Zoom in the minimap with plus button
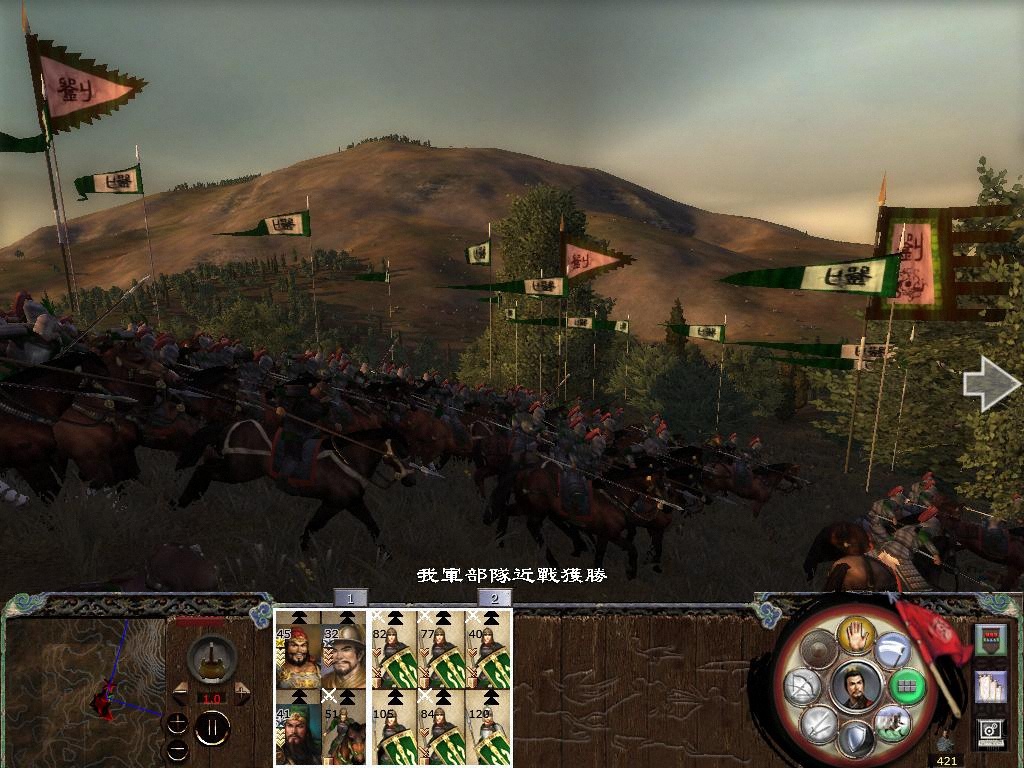The height and width of the screenshot is (768, 1024). point(178,722)
